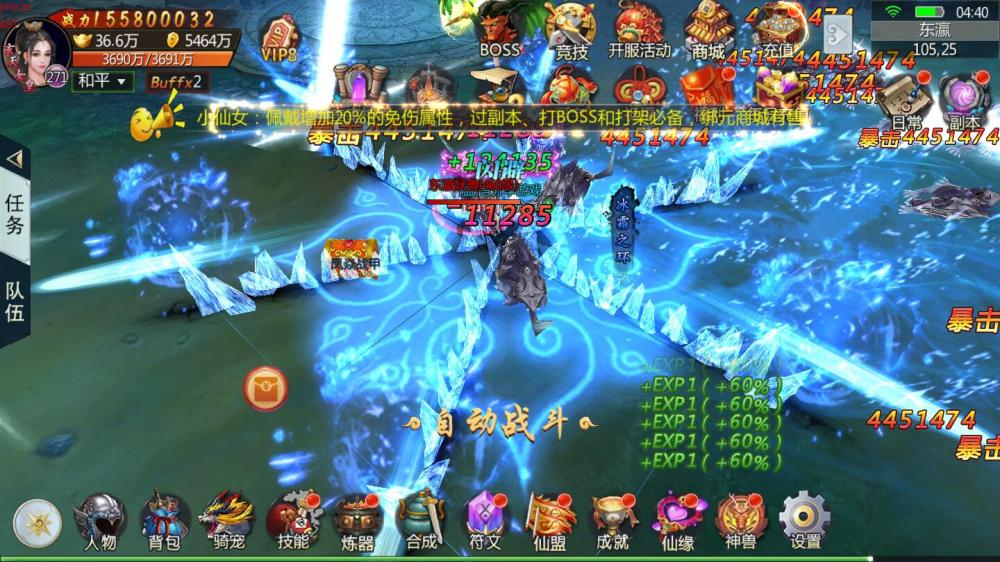Open the 合成 synthesis menu
The width and height of the screenshot is (1000, 562).
coord(421,520)
